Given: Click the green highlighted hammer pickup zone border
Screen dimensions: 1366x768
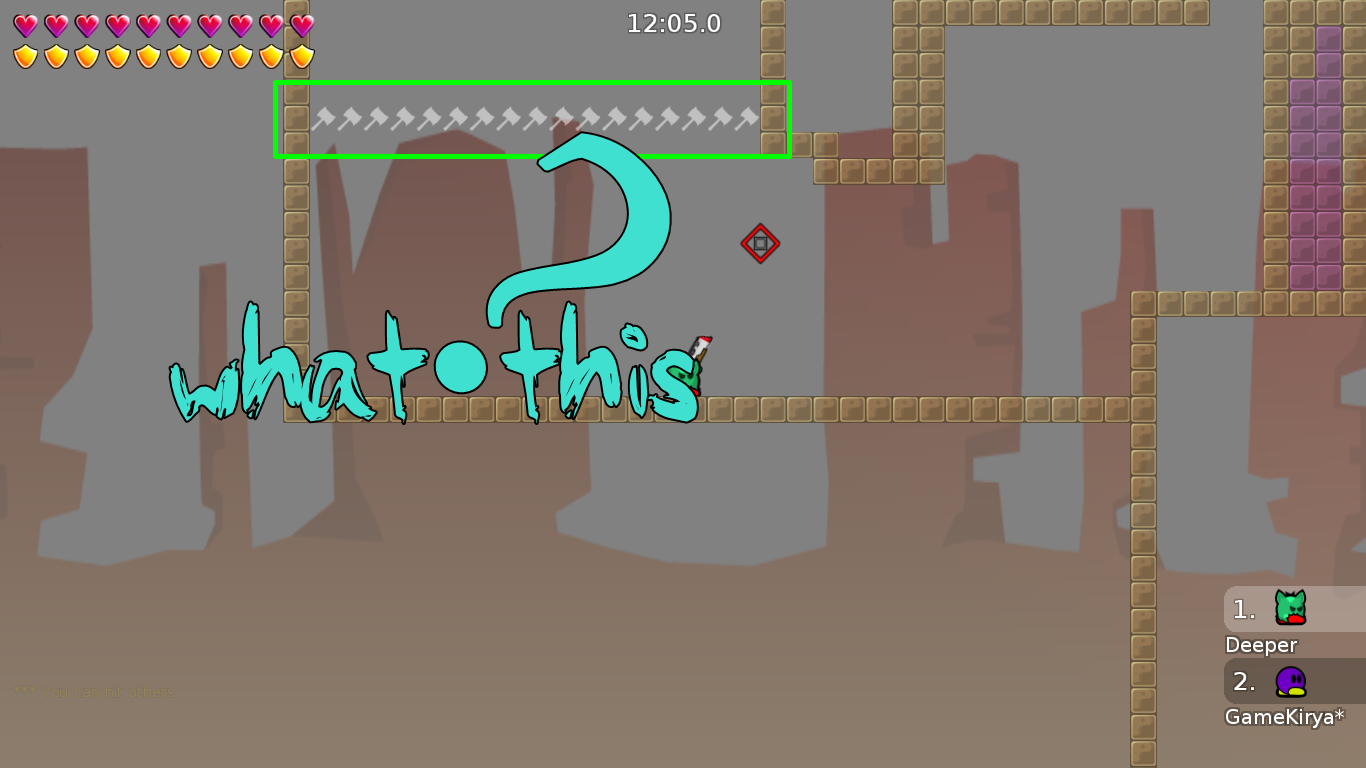Looking at the screenshot, I should click(532, 82).
